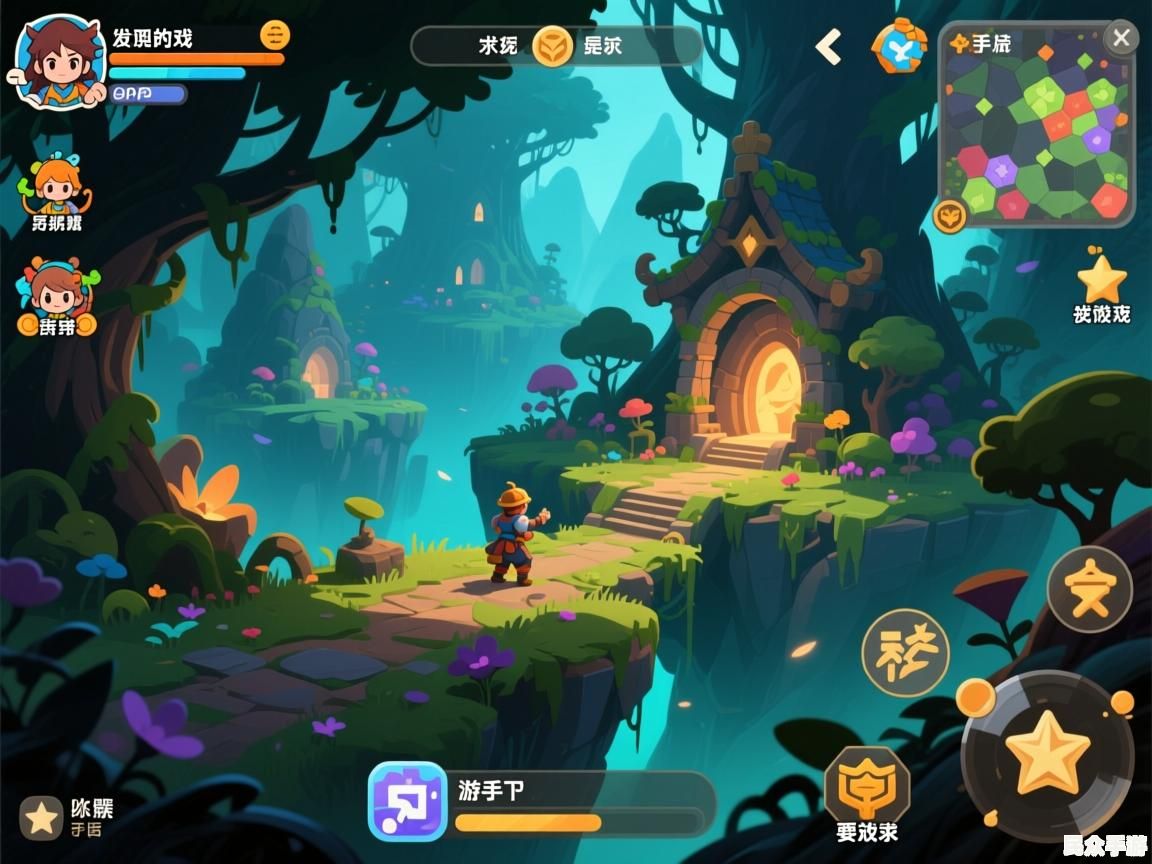Collapse panel with the white left arrow
Screen dimensions: 1152x864
click(x=828, y=47)
